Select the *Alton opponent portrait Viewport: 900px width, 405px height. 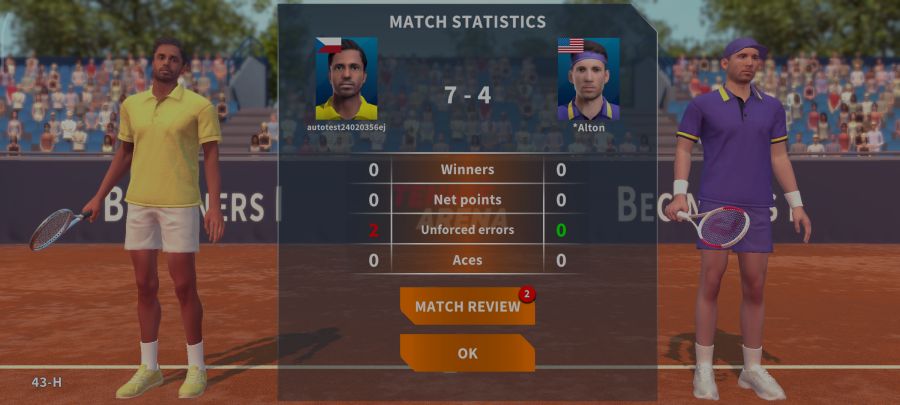[588, 79]
